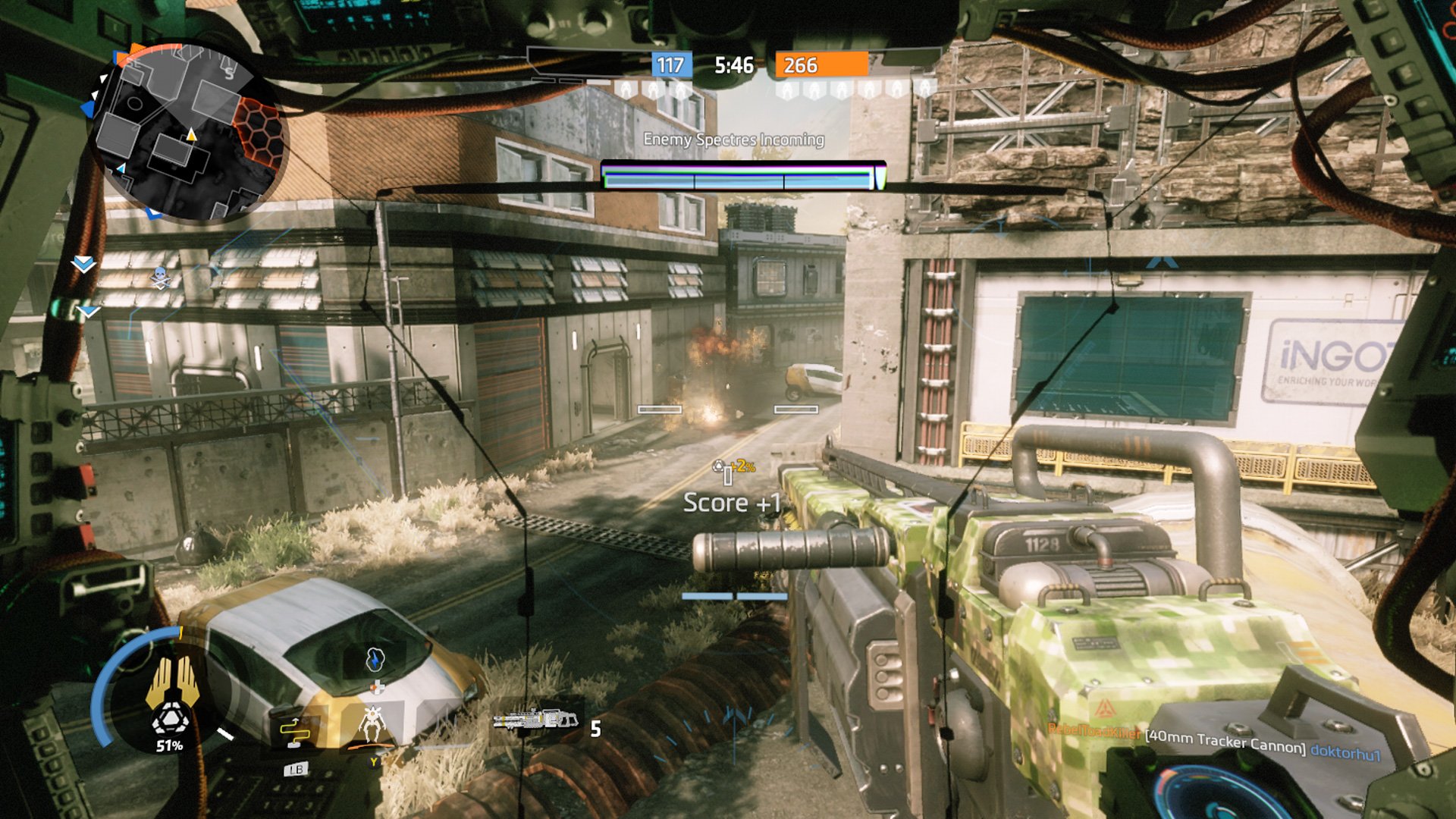Select the yellow player arrow on minimap
The height and width of the screenshot is (819, 1456).
point(191,135)
